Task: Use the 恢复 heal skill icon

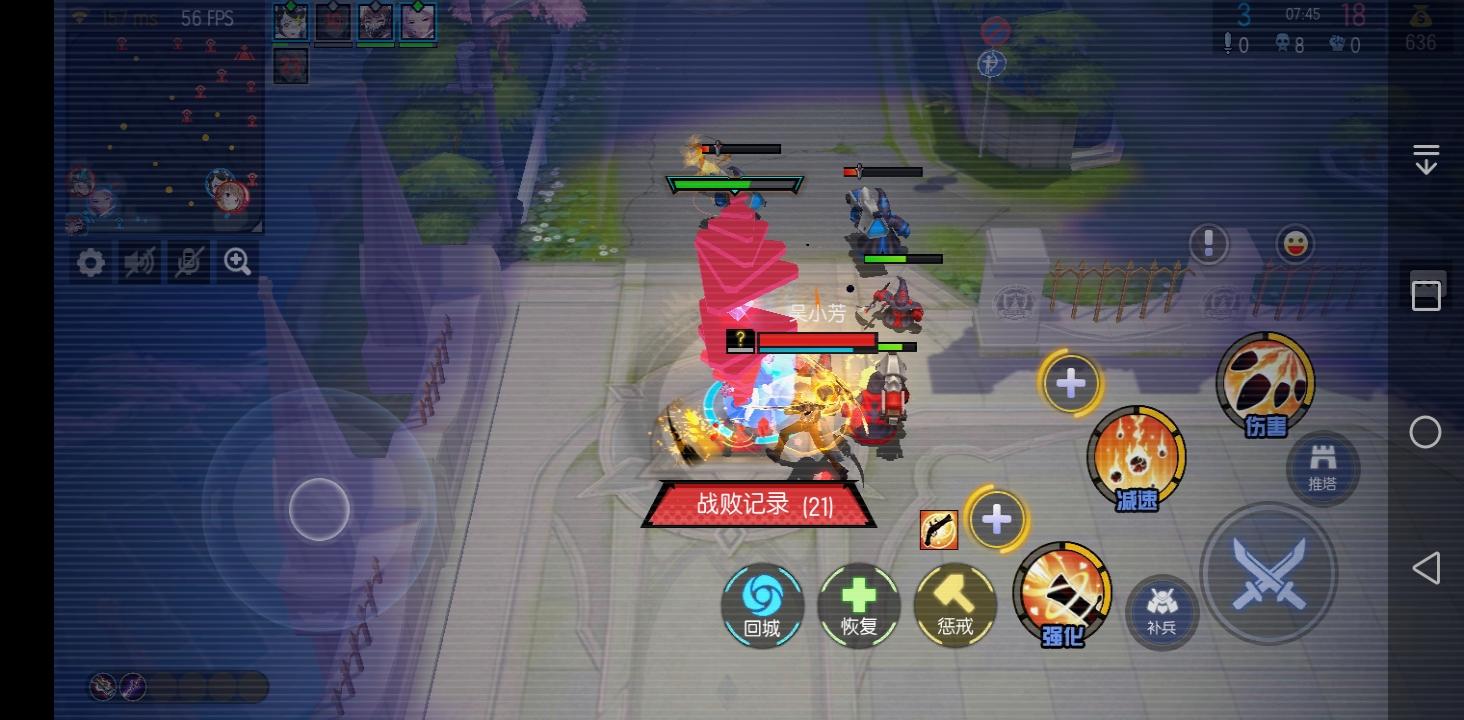Action: tap(858, 605)
